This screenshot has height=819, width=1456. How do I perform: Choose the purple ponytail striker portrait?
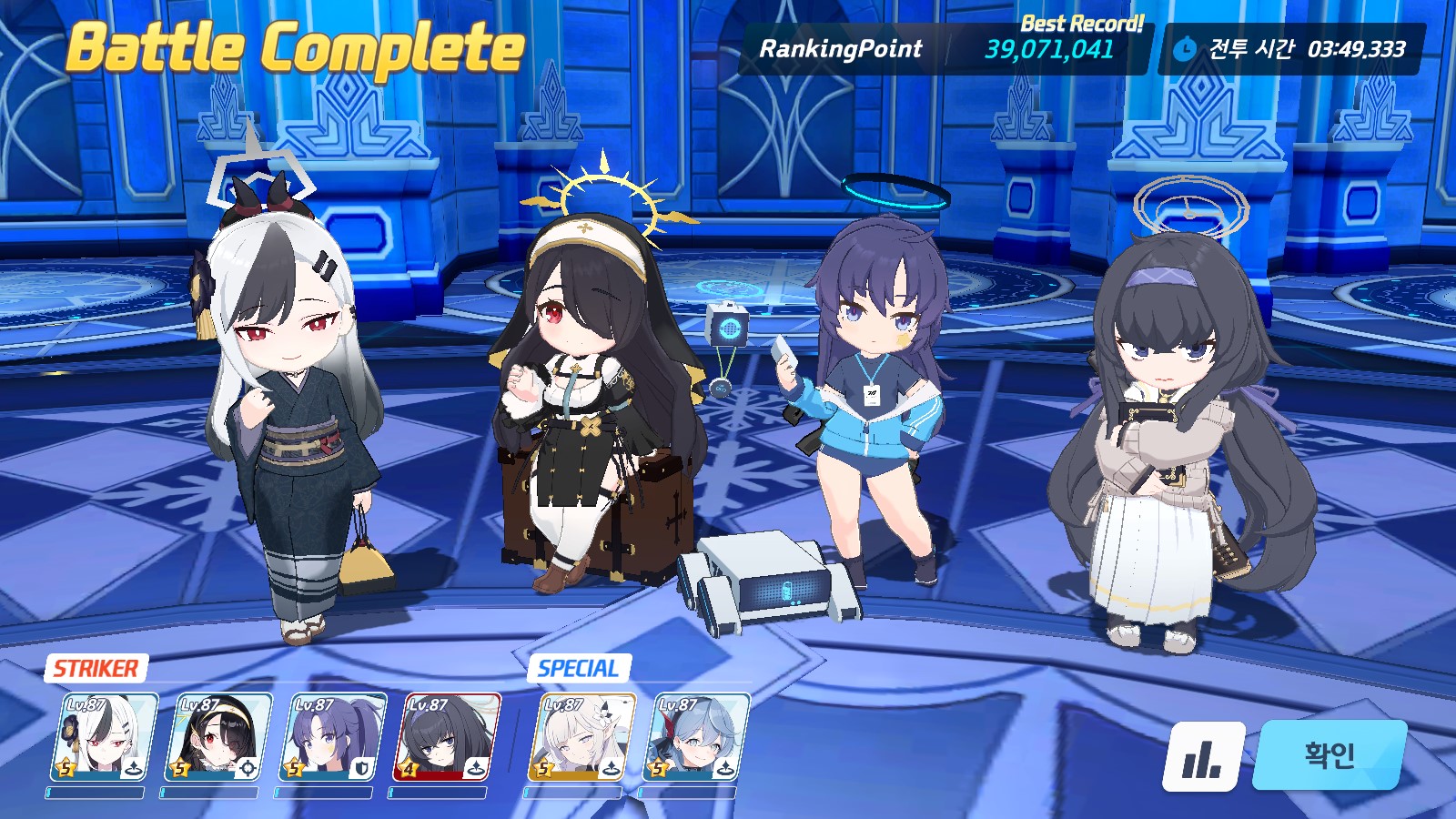coord(331,737)
